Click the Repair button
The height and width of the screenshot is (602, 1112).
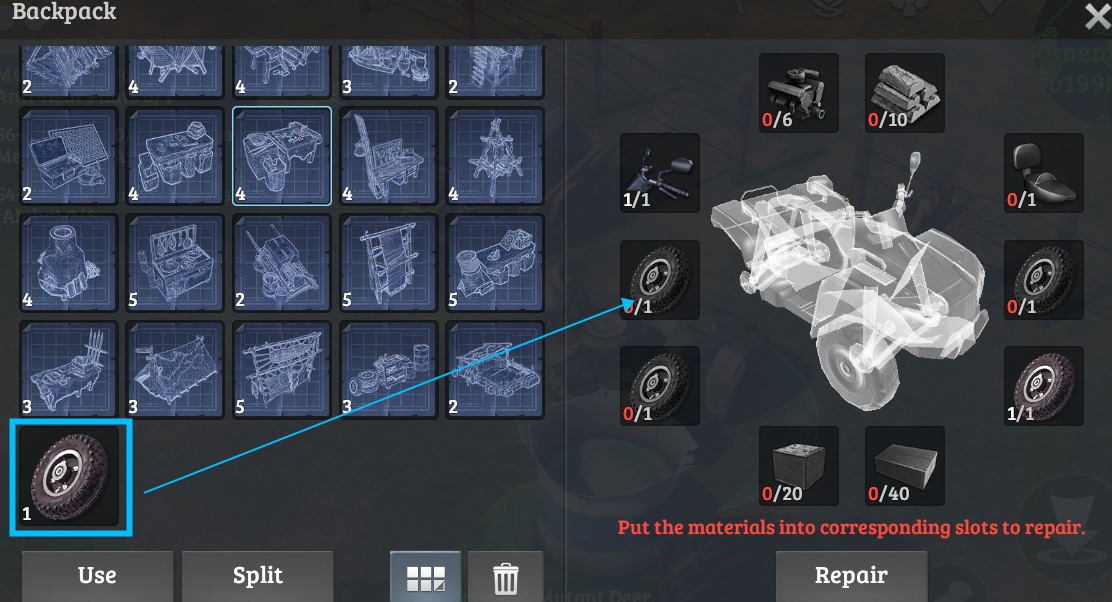coord(851,575)
